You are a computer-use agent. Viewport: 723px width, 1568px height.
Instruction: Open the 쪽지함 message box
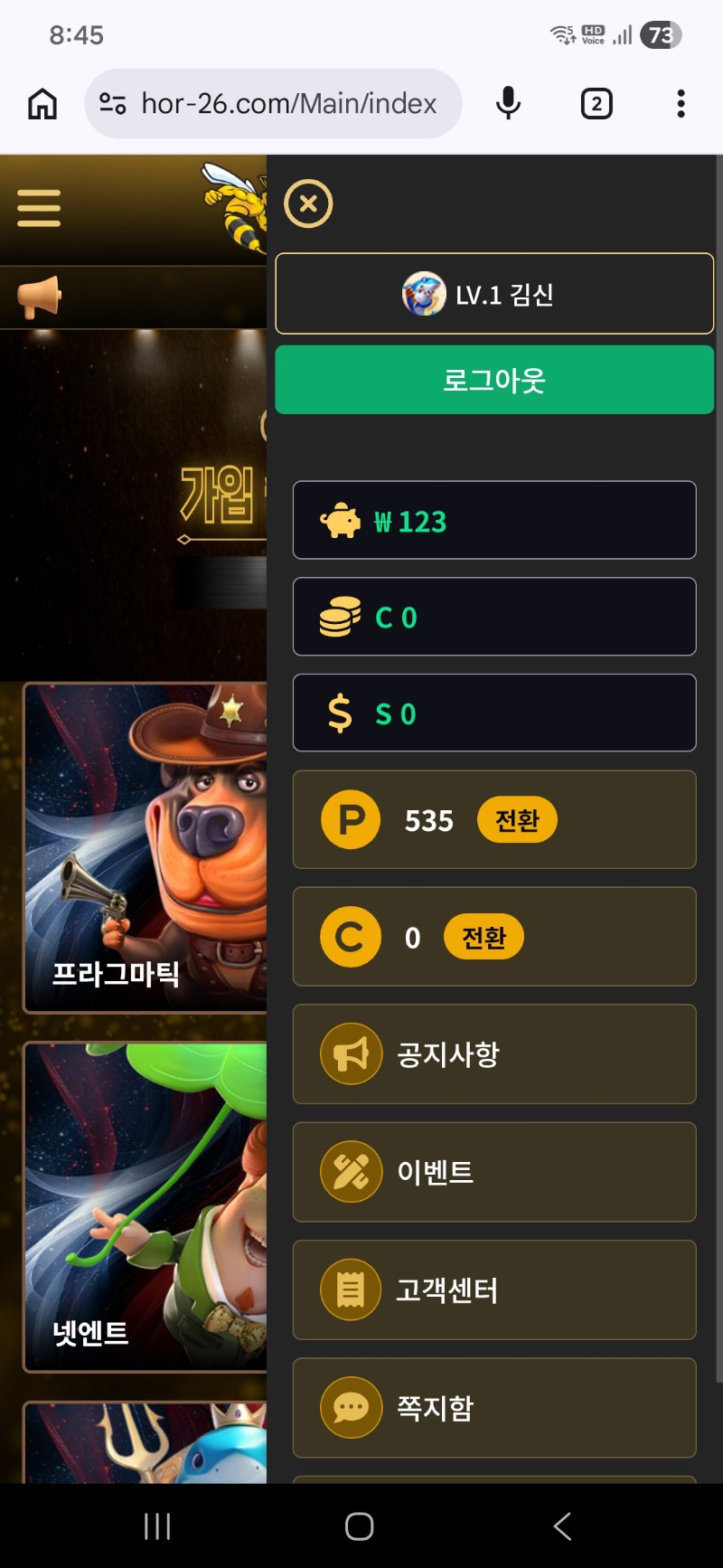pyautogui.click(x=494, y=1408)
